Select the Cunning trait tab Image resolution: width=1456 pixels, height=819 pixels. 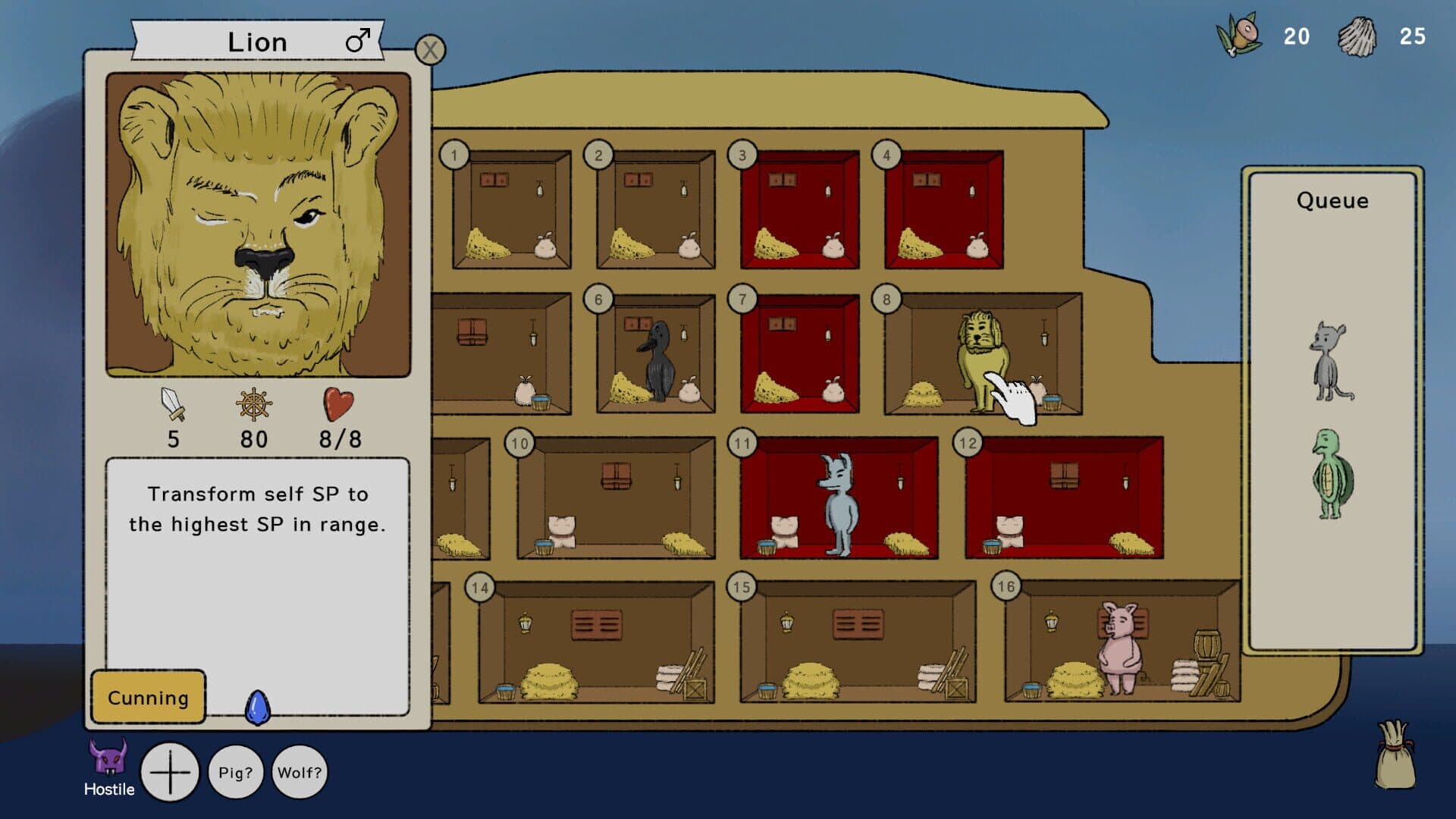[148, 697]
